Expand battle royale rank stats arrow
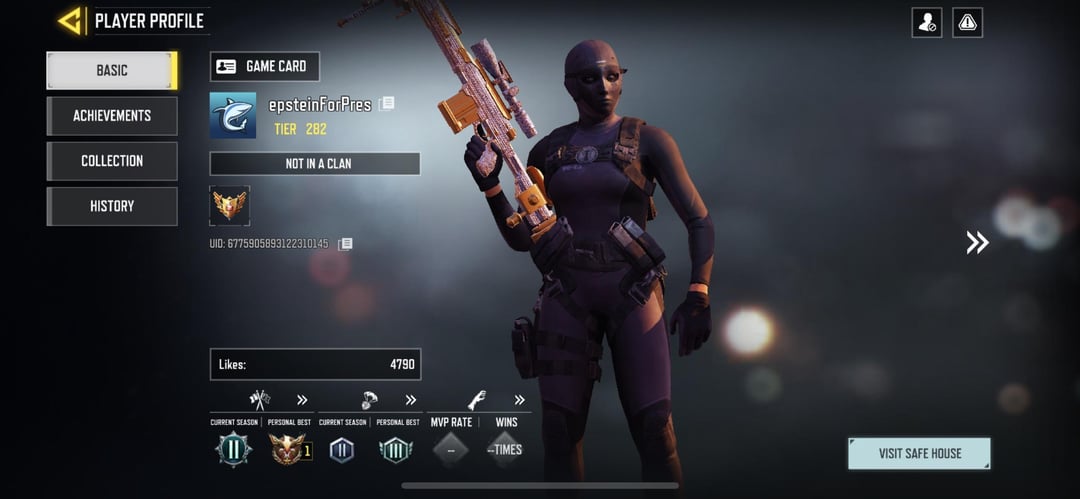The image size is (1080, 499). tap(410, 400)
